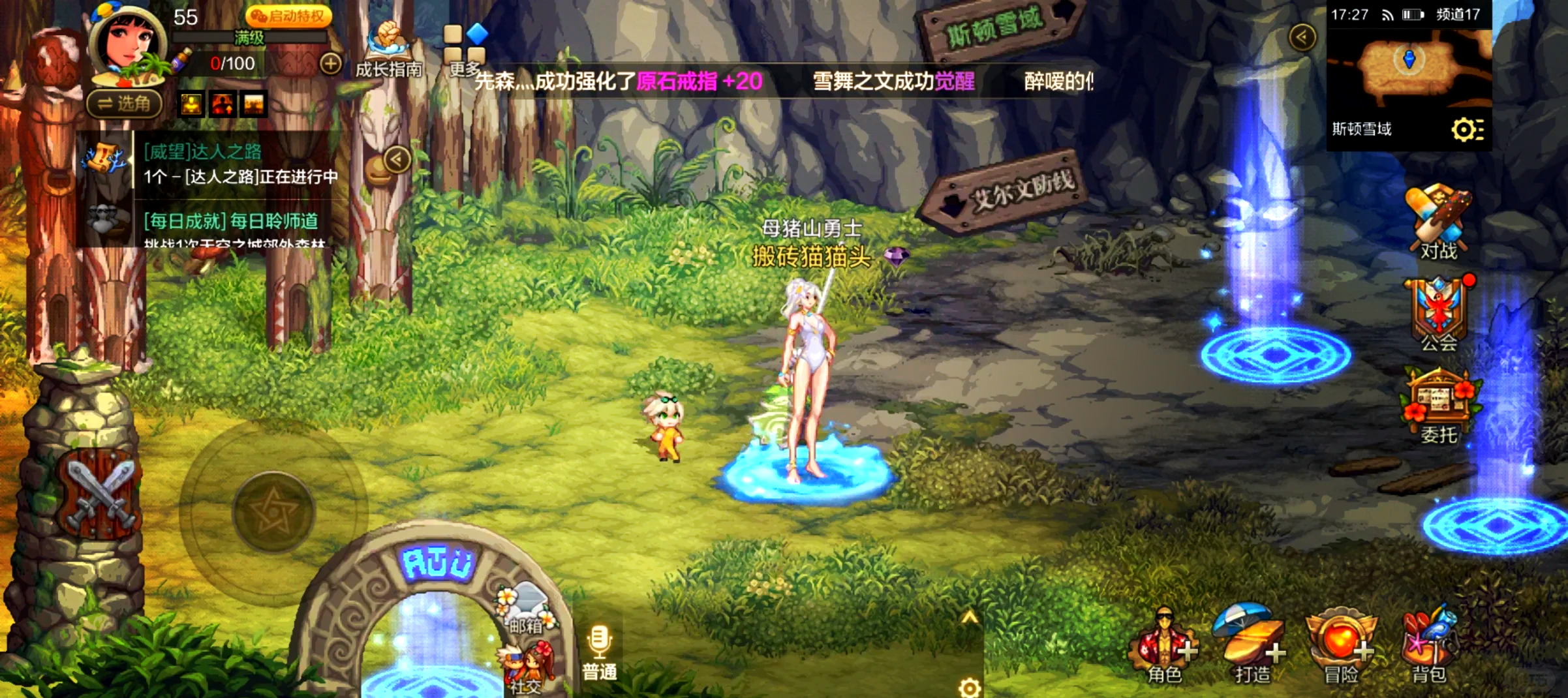Show the 更多 extra menu

(465, 49)
